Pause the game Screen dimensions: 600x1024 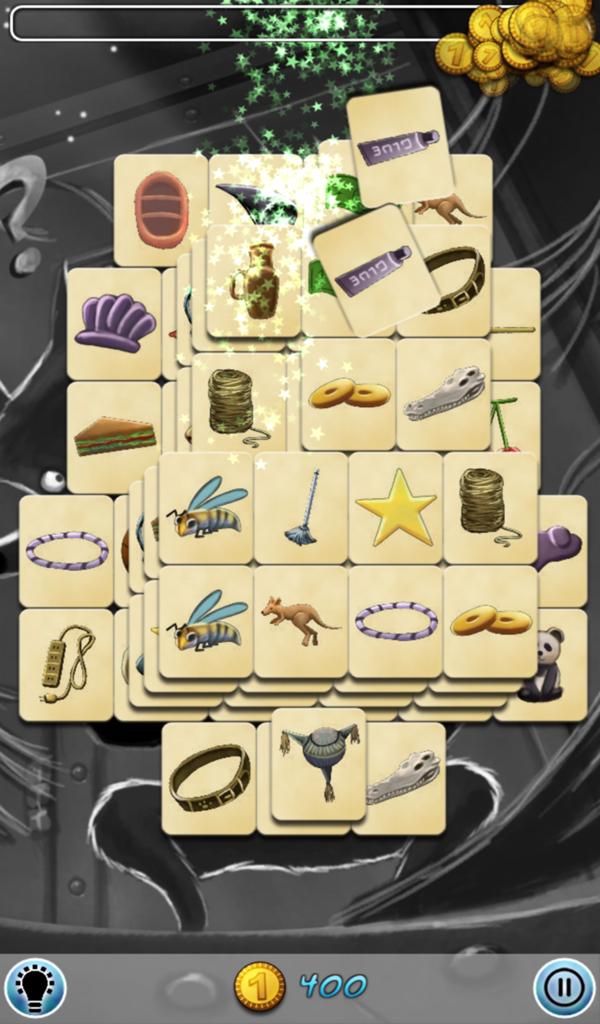pos(564,988)
